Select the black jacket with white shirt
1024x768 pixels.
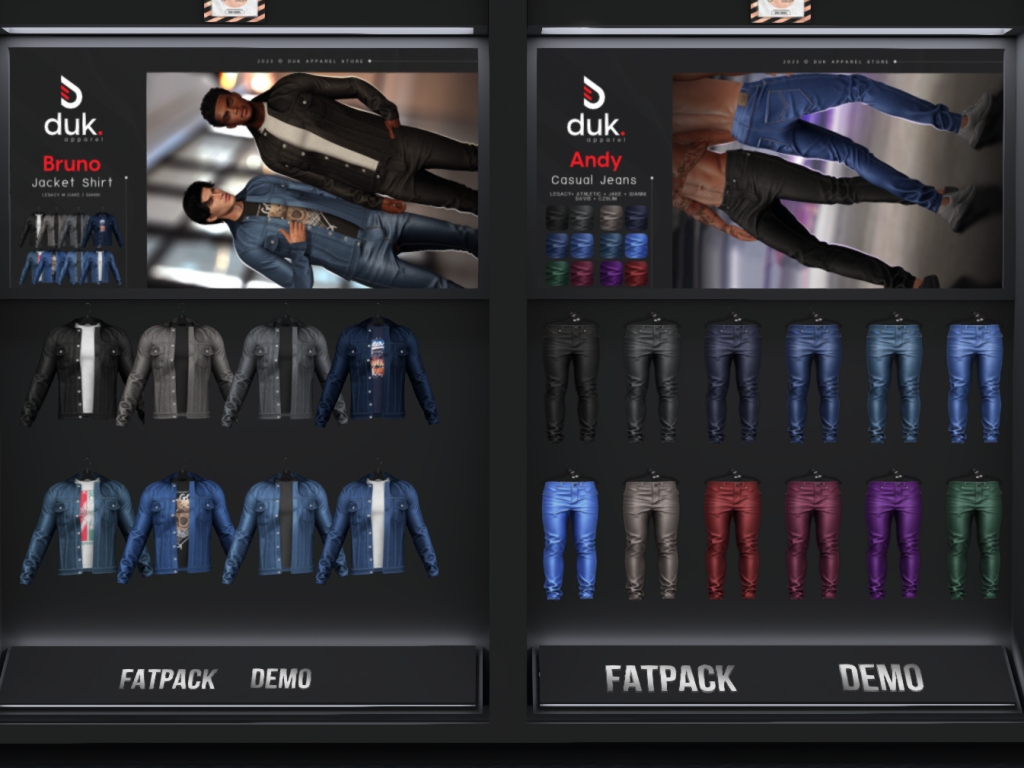point(79,368)
